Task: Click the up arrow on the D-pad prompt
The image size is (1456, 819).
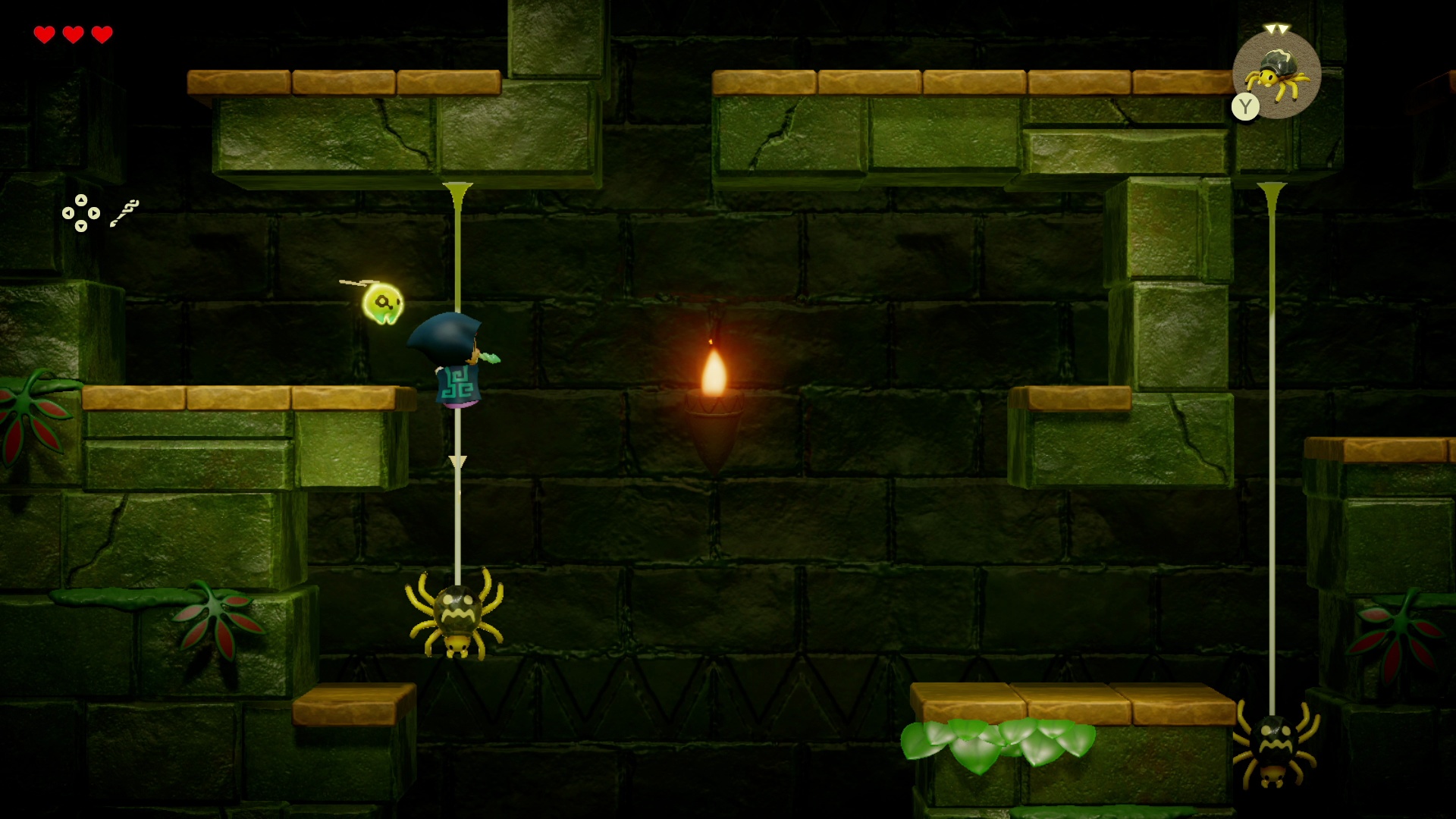Action: [80, 201]
